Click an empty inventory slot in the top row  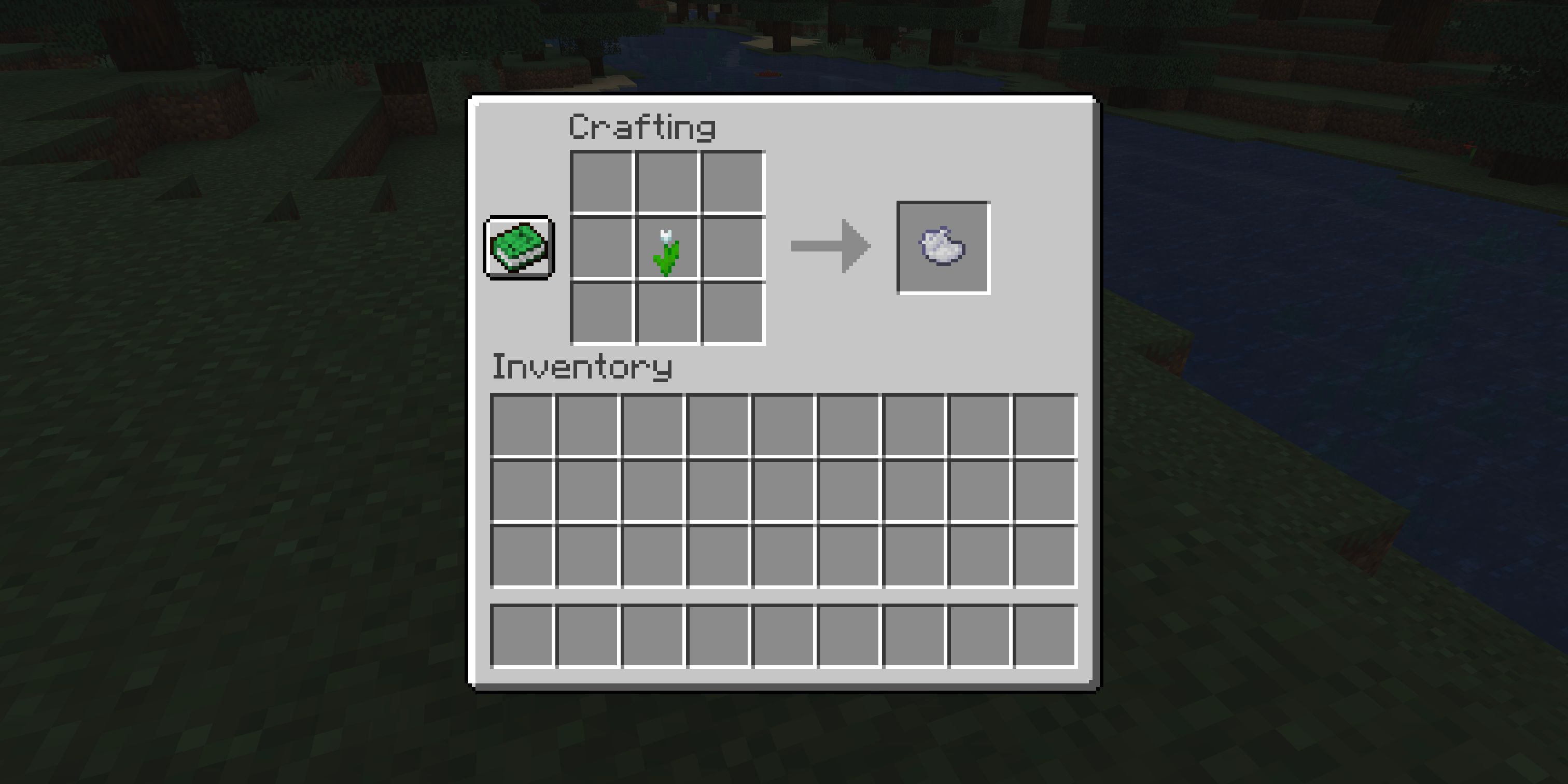click(x=524, y=426)
